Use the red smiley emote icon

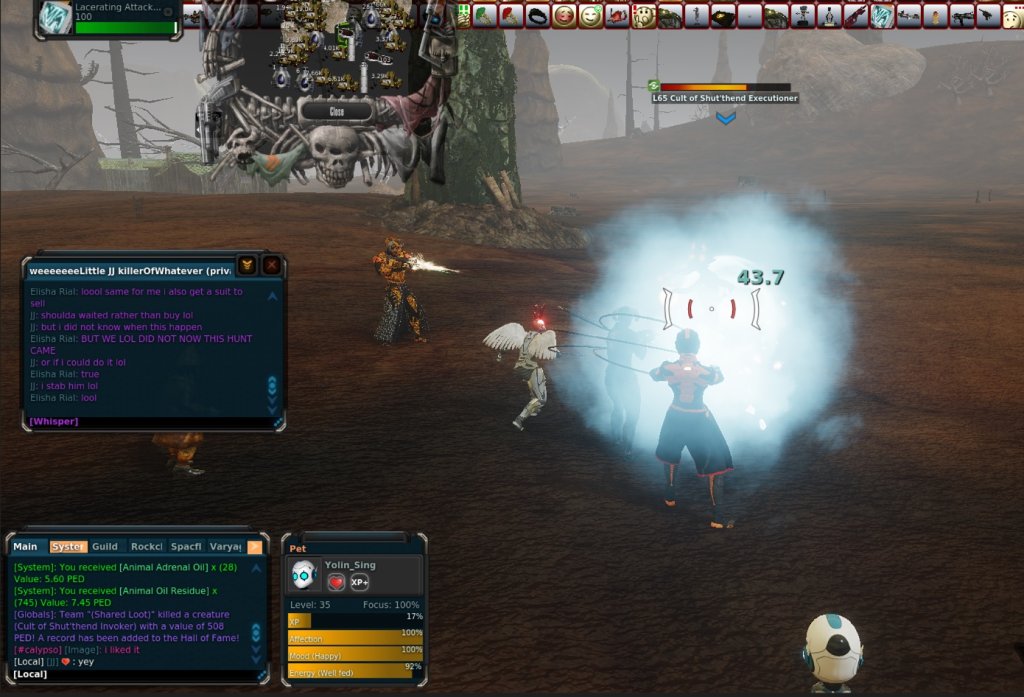tap(565, 16)
